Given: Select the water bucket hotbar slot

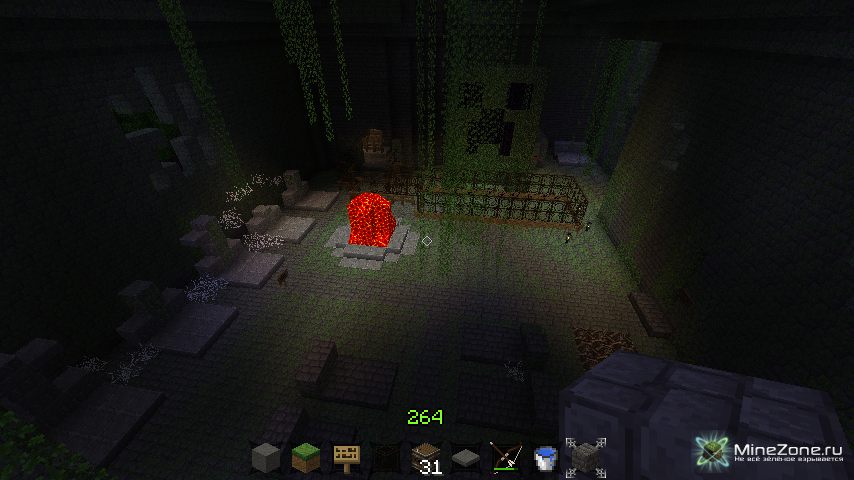Looking at the screenshot, I should (x=545, y=459).
